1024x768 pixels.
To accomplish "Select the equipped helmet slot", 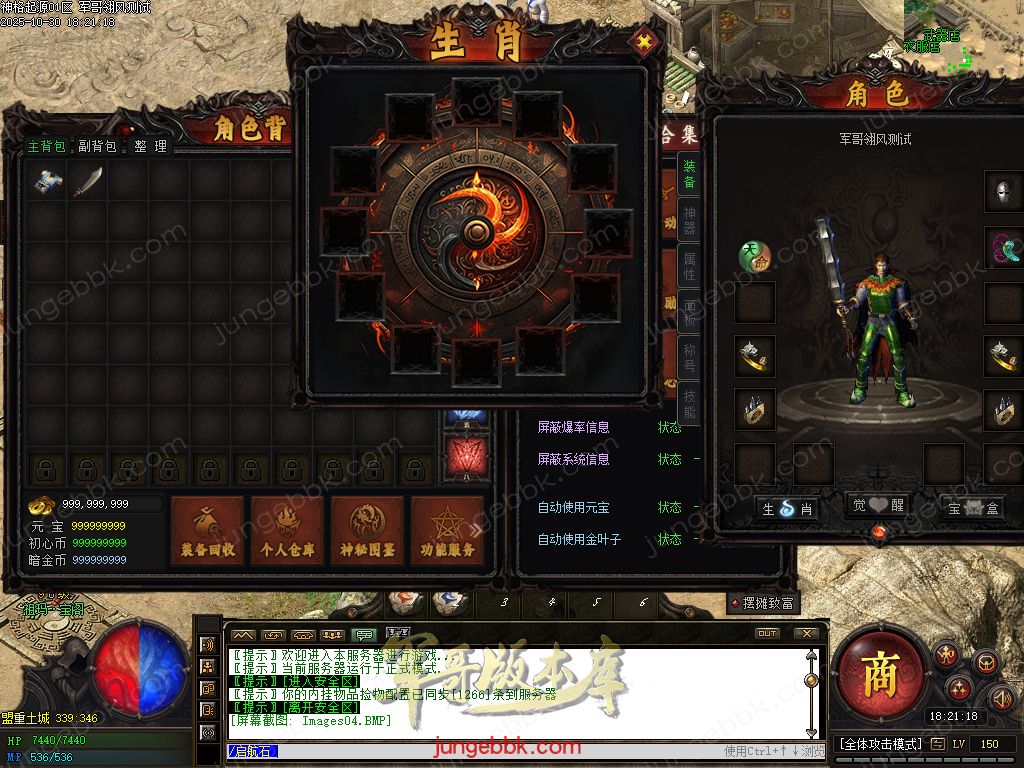I will (x=1004, y=191).
